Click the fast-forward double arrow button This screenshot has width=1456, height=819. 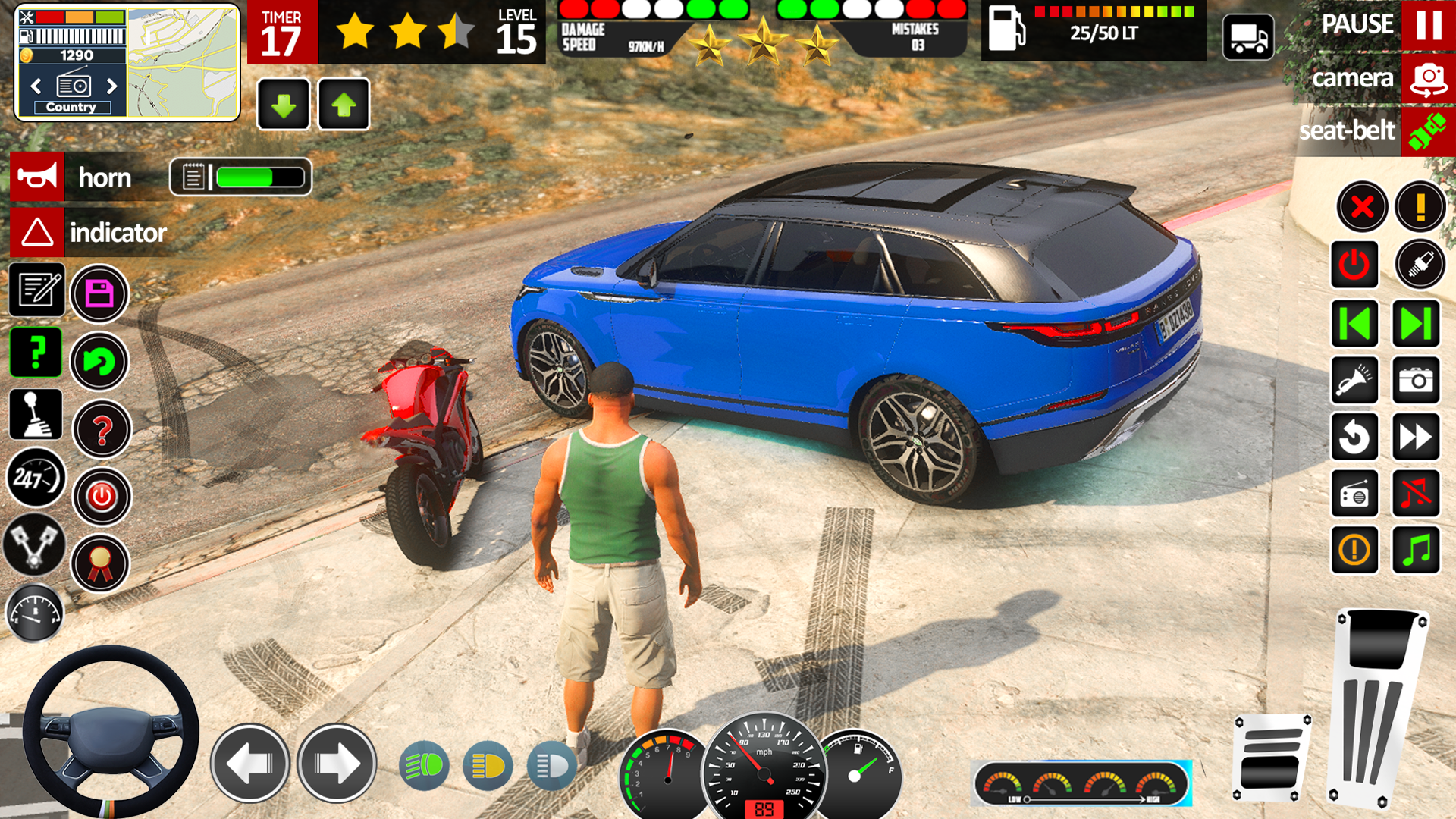pos(1416,437)
